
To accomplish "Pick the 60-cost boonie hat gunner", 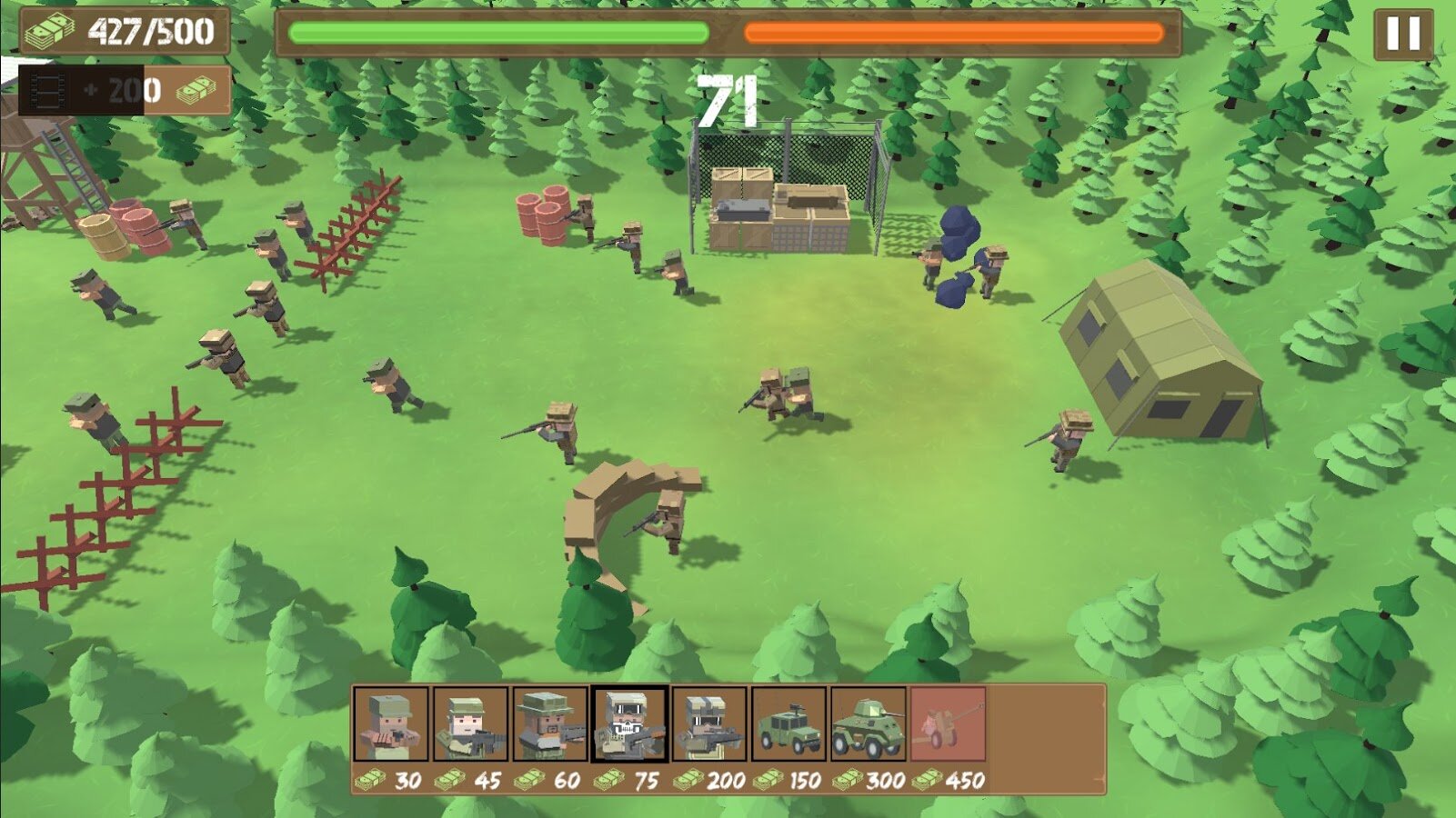I will (x=549, y=724).
